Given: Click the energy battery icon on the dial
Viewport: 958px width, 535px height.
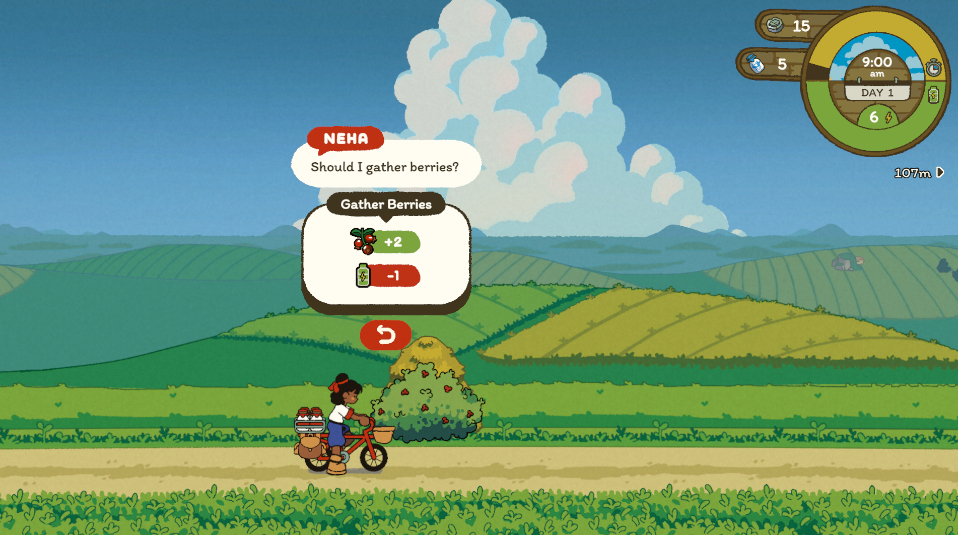Looking at the screenshot, I should pyautogui.click(x=933, y=95).
